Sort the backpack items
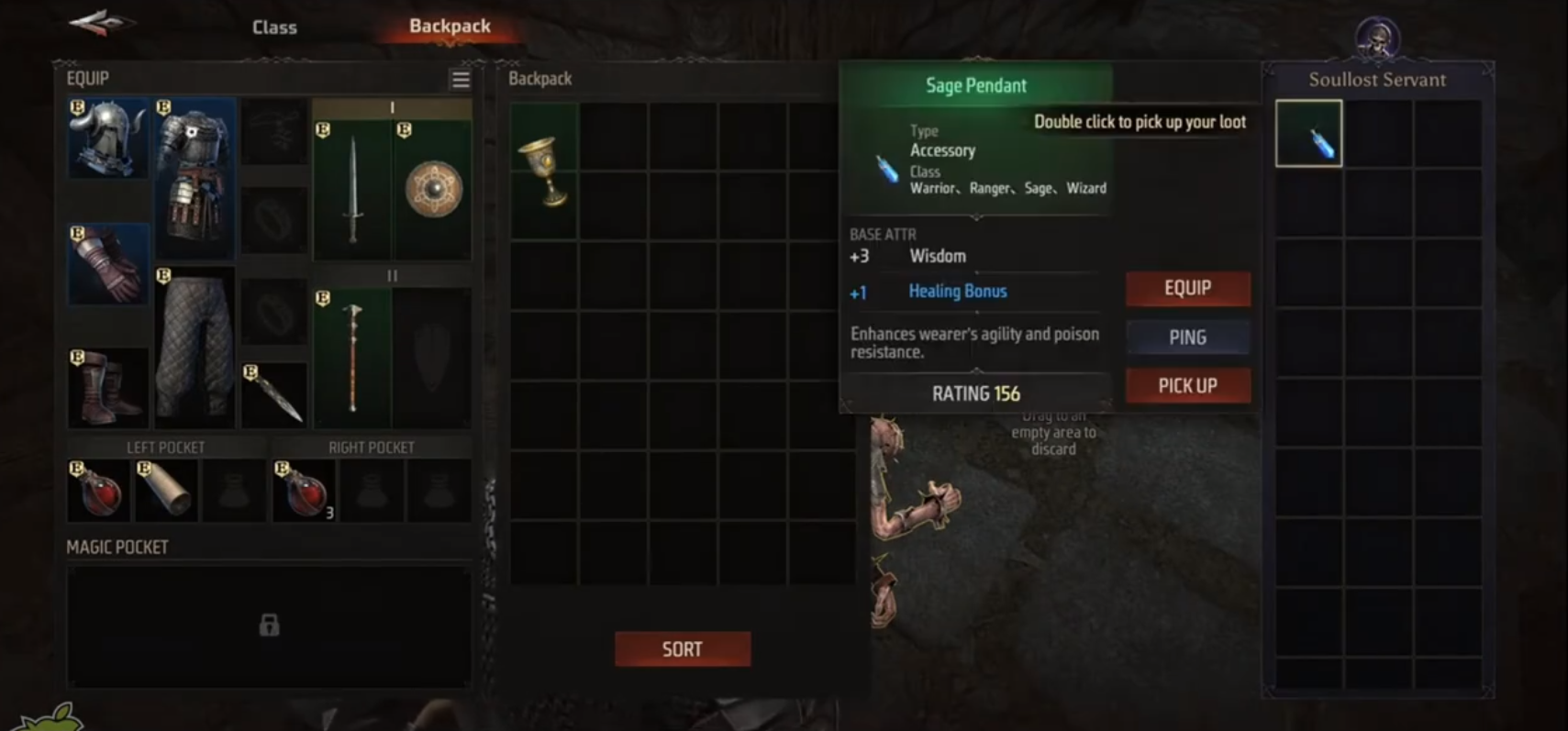Viewport: 1568px width, 731px height. coord(682,649)
